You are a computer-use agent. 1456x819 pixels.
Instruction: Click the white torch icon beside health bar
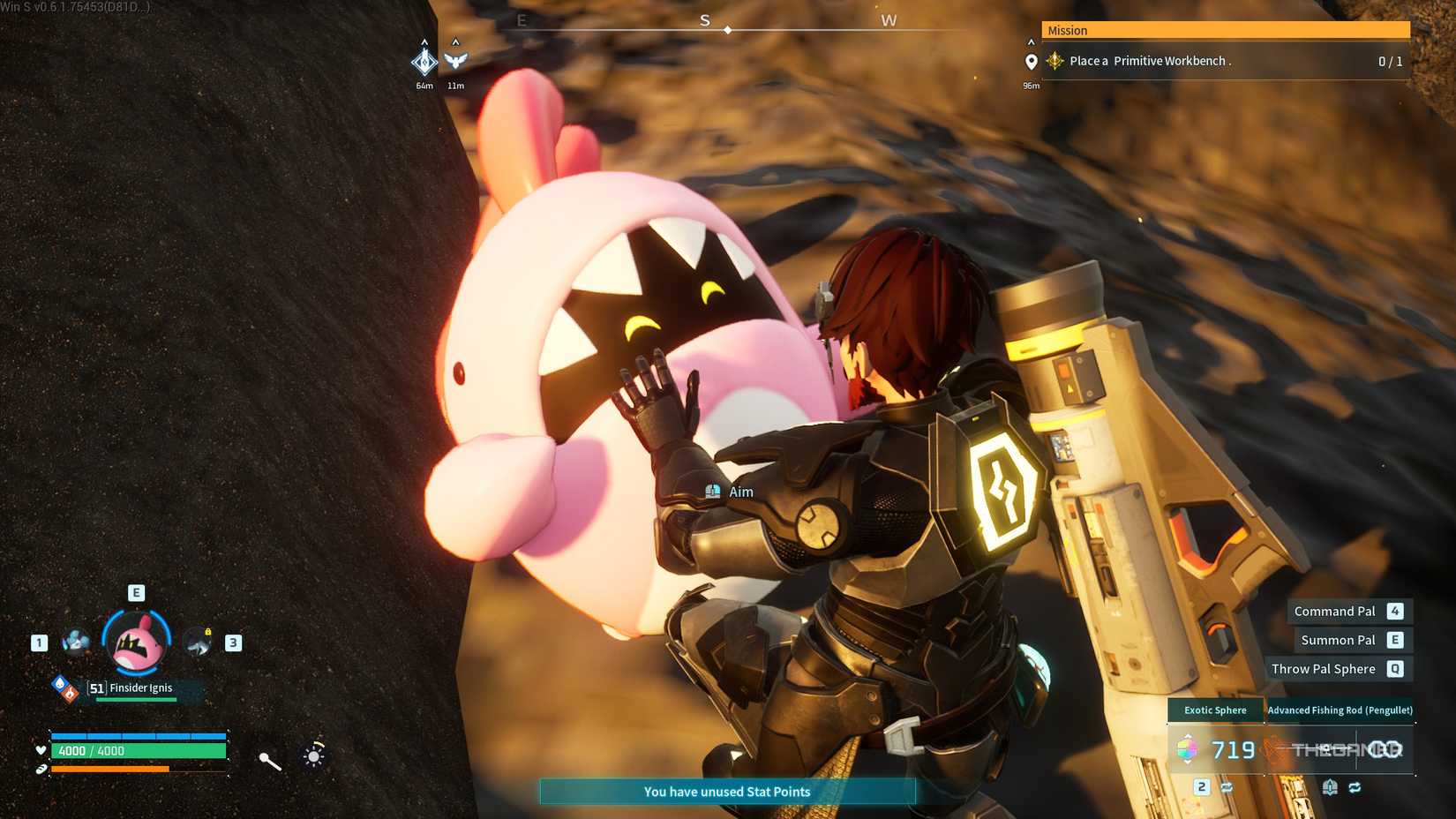[270, 761]
